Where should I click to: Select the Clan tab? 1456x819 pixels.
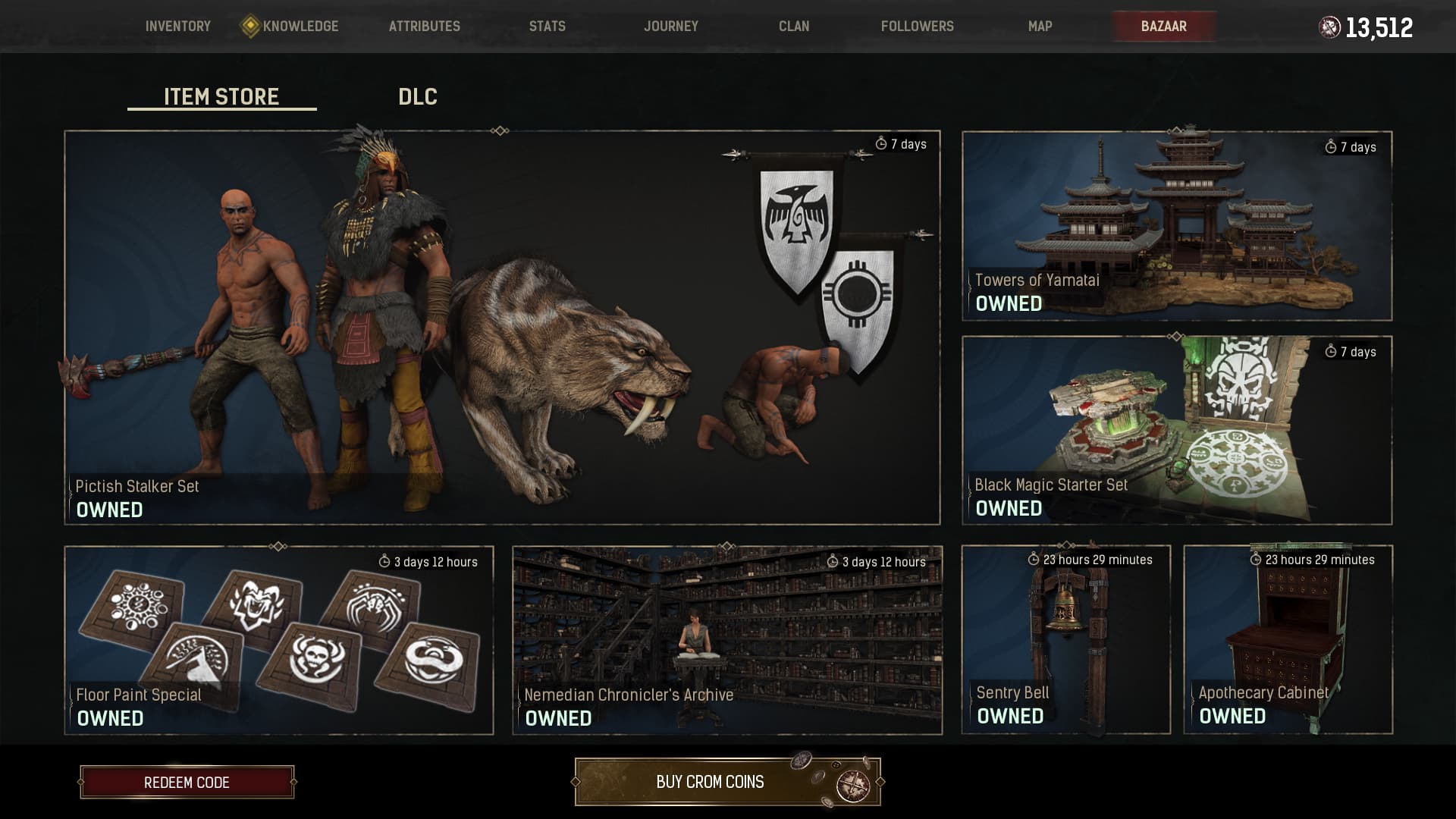coord(794,27)
